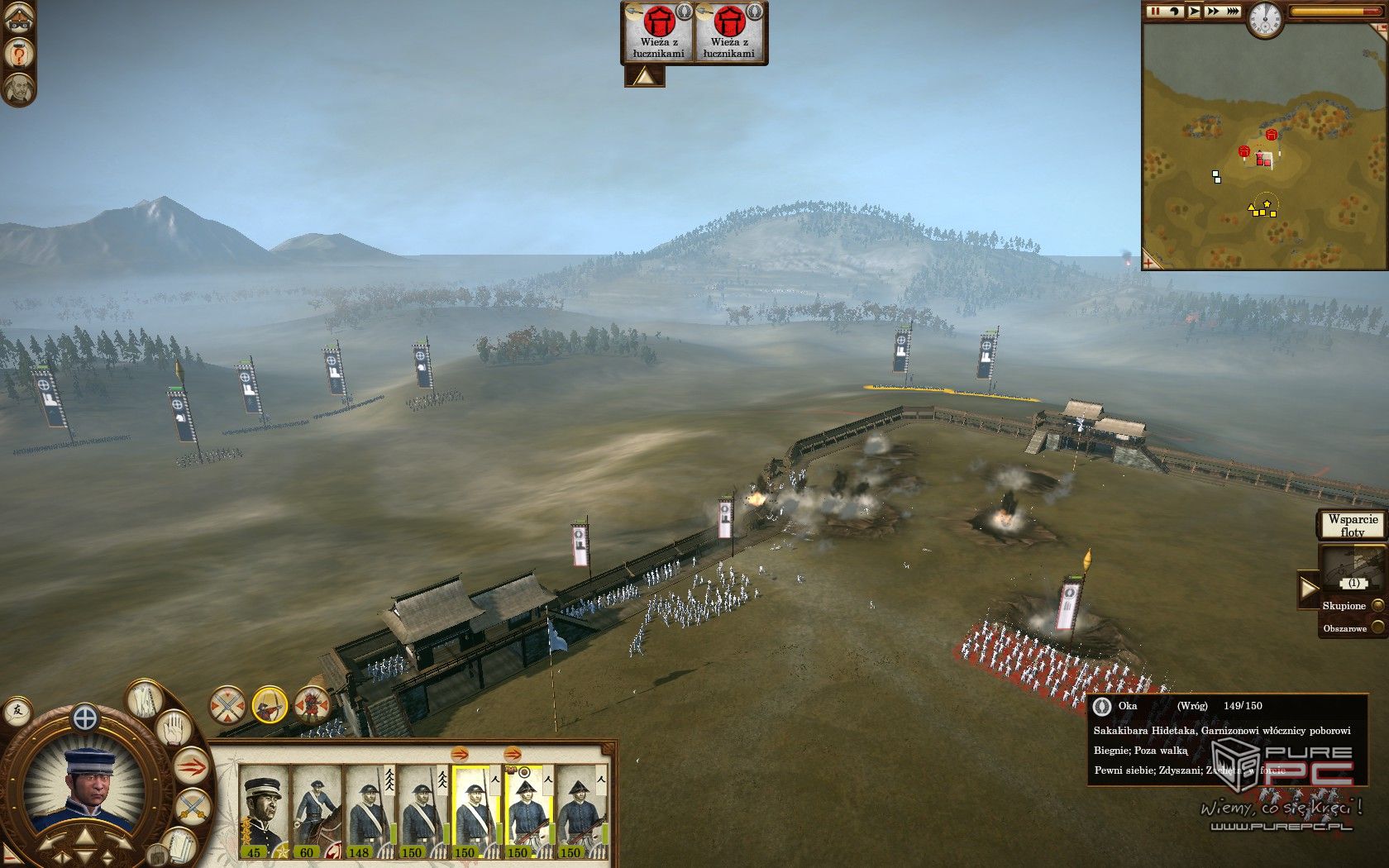Viewport: 1389px width, 868px height.
Task: Pause the battle
Action: tap(1155, 12)
